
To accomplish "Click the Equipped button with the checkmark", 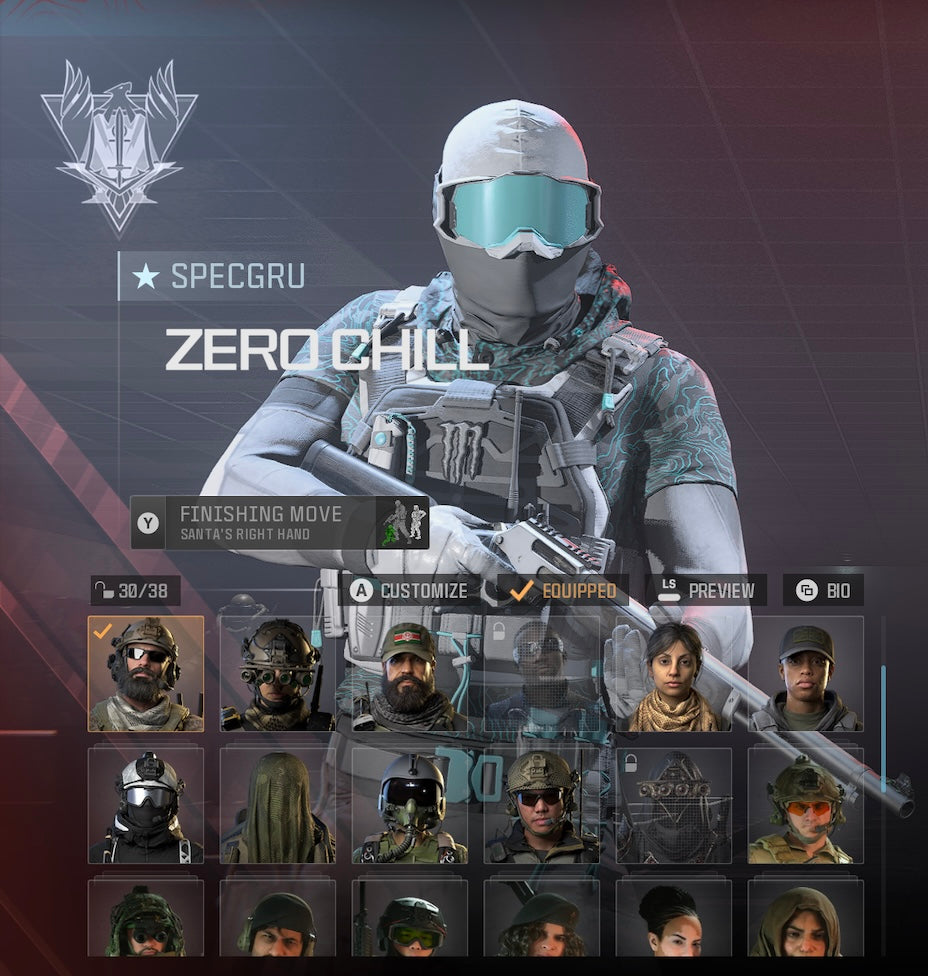I will pyautogui.click(x=562, y=590).
